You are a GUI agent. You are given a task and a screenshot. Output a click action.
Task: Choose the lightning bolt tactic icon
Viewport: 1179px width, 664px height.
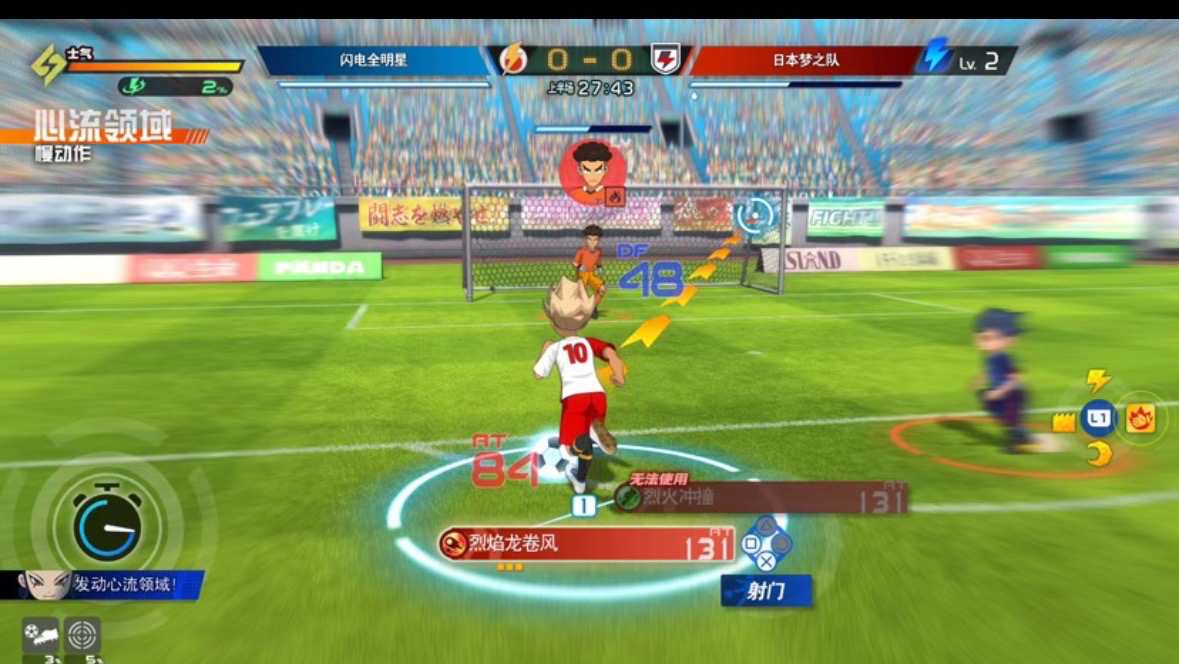point(1098,380)
